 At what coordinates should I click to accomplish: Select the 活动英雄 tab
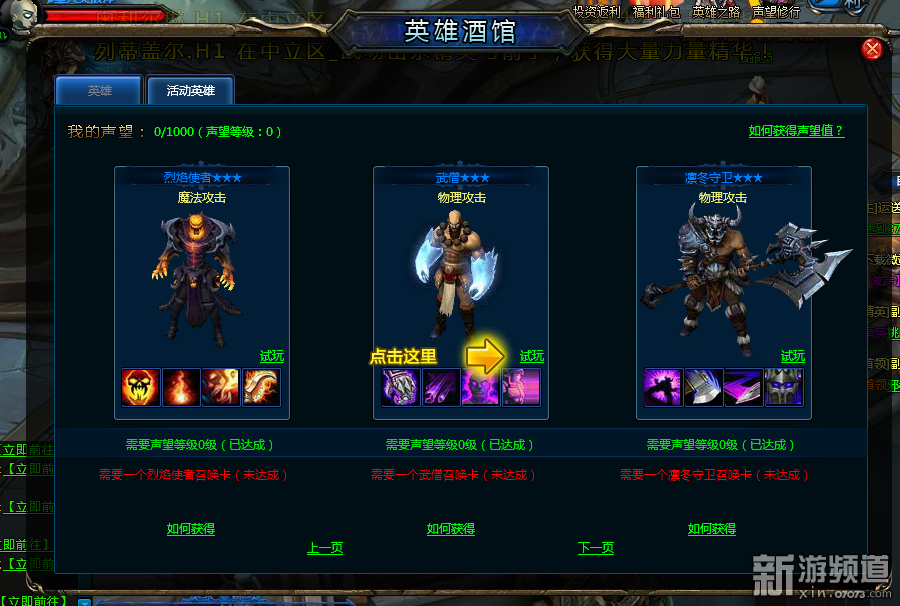click(x=190, y=91)
